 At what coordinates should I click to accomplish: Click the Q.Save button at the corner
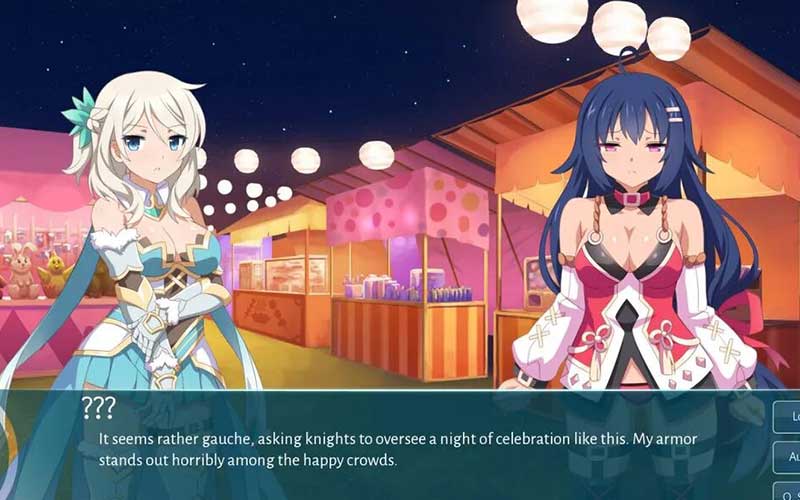click(788, 490)
